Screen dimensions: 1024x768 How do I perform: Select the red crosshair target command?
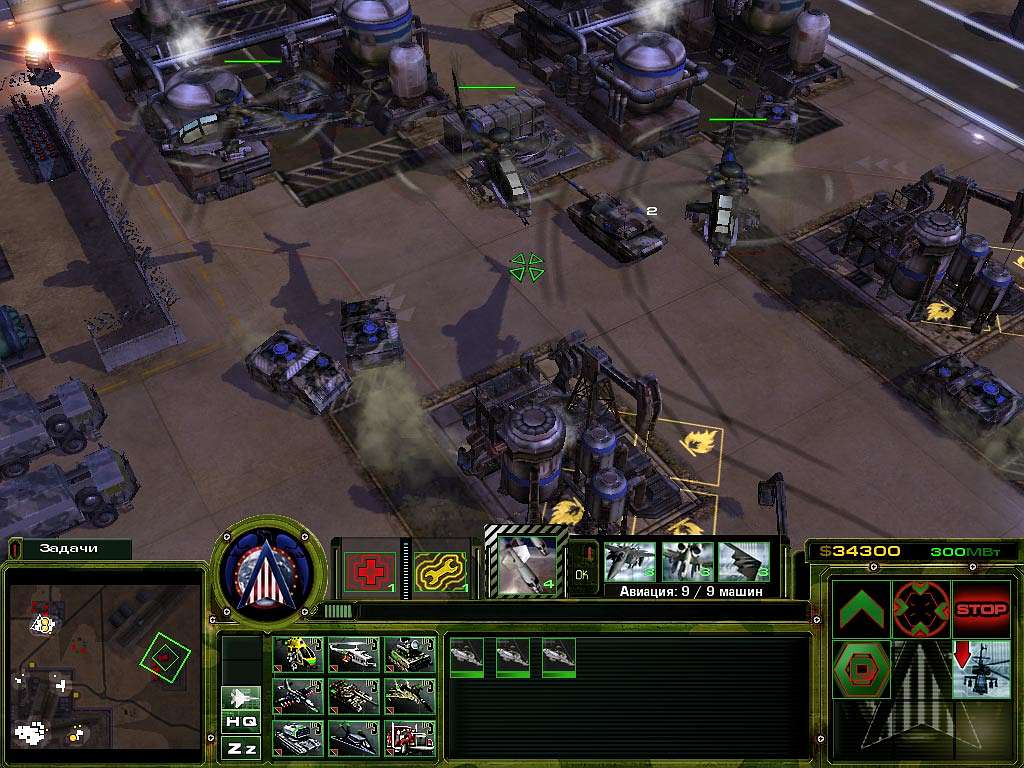[920, 609]
